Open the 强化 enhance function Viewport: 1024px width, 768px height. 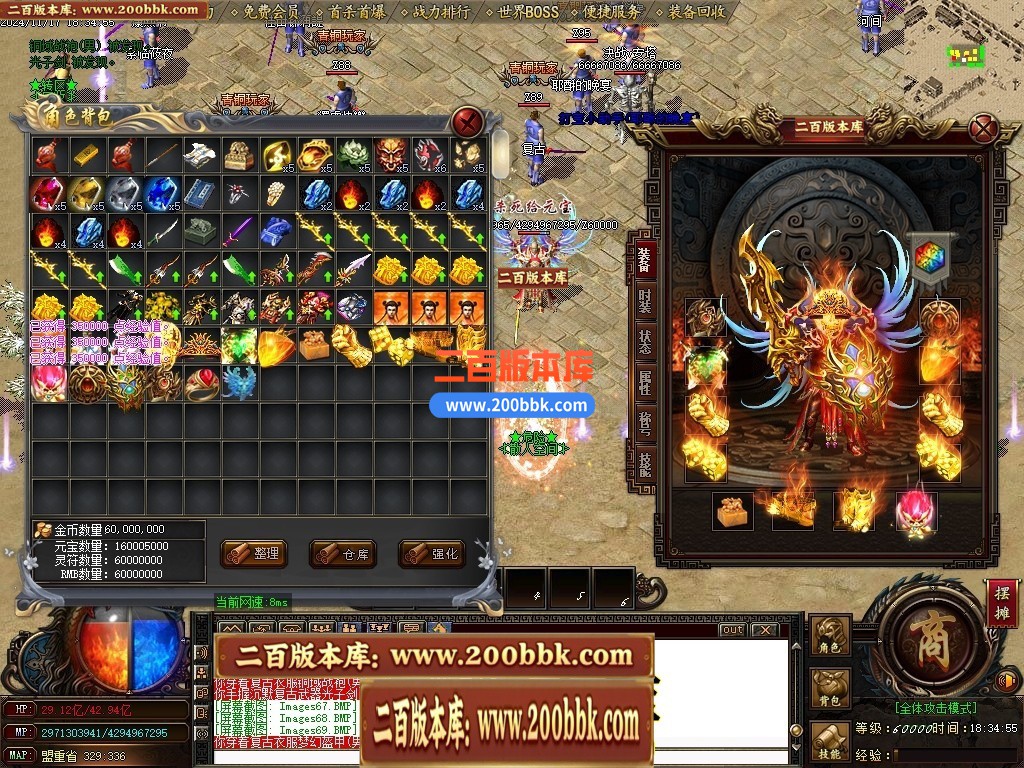(x=432, y=553)
